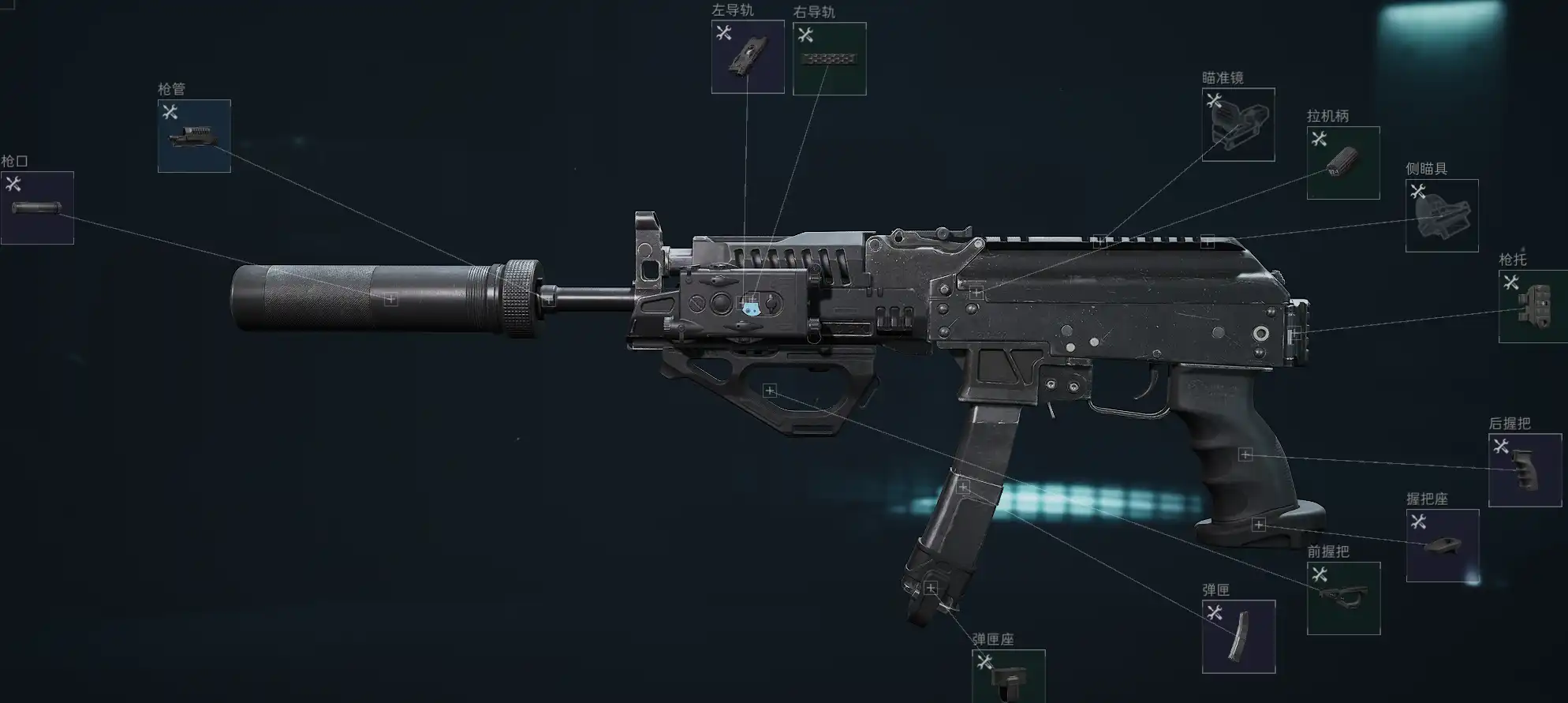Select the 侧瞄具 side sight slot
This screenshot has height=703, width=1568.
click(x=1441, y=215)
